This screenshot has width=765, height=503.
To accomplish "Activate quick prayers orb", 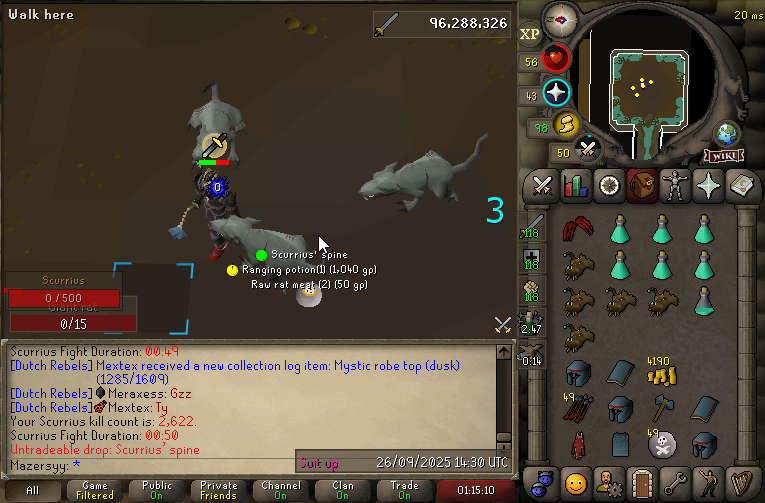I will [556, 94].
